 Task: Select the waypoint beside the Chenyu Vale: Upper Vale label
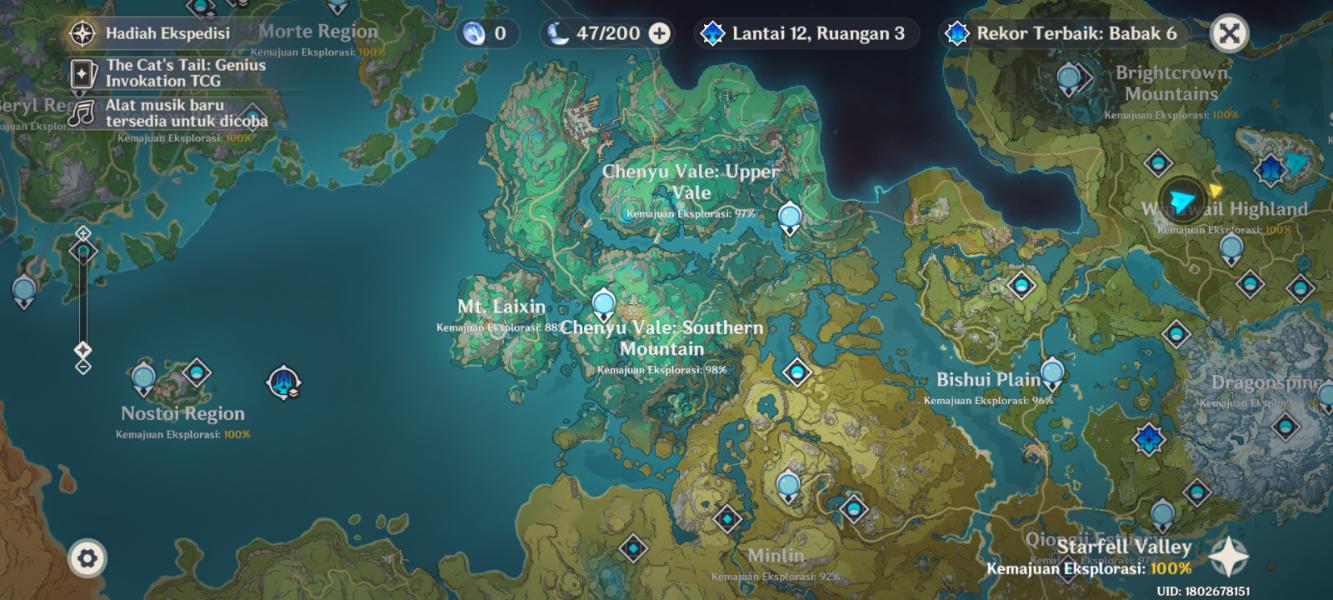tap(790, 216)
